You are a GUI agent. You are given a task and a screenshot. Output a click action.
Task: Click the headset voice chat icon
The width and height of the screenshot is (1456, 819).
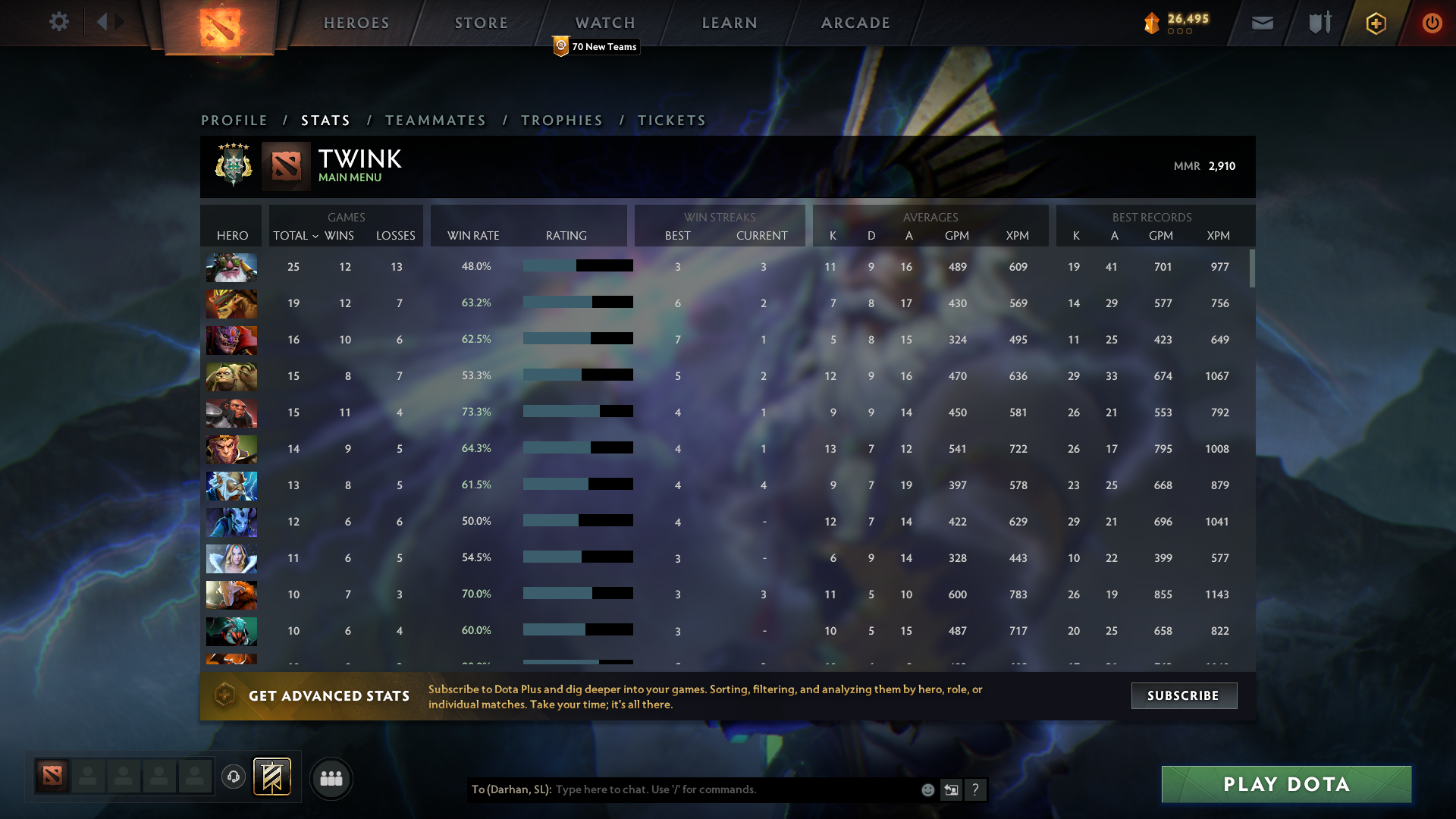[234, 777]
